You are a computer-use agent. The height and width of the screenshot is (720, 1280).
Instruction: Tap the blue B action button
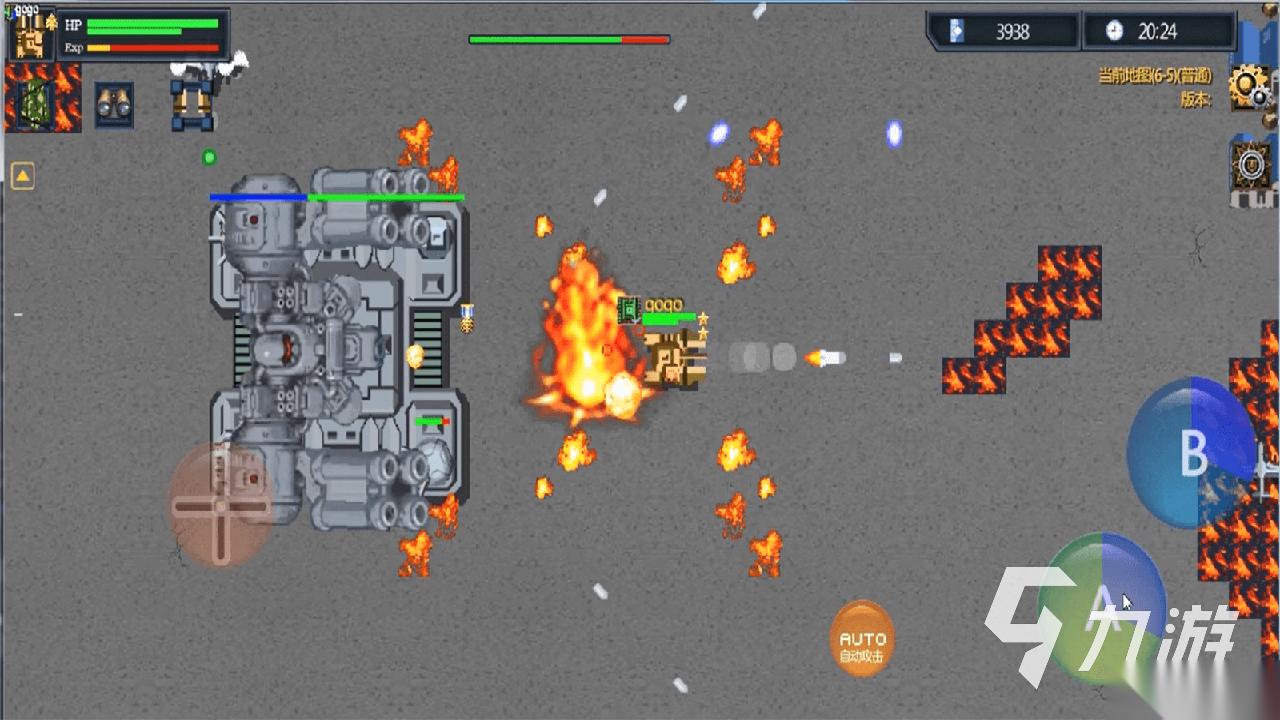[x=1191, y=453]
